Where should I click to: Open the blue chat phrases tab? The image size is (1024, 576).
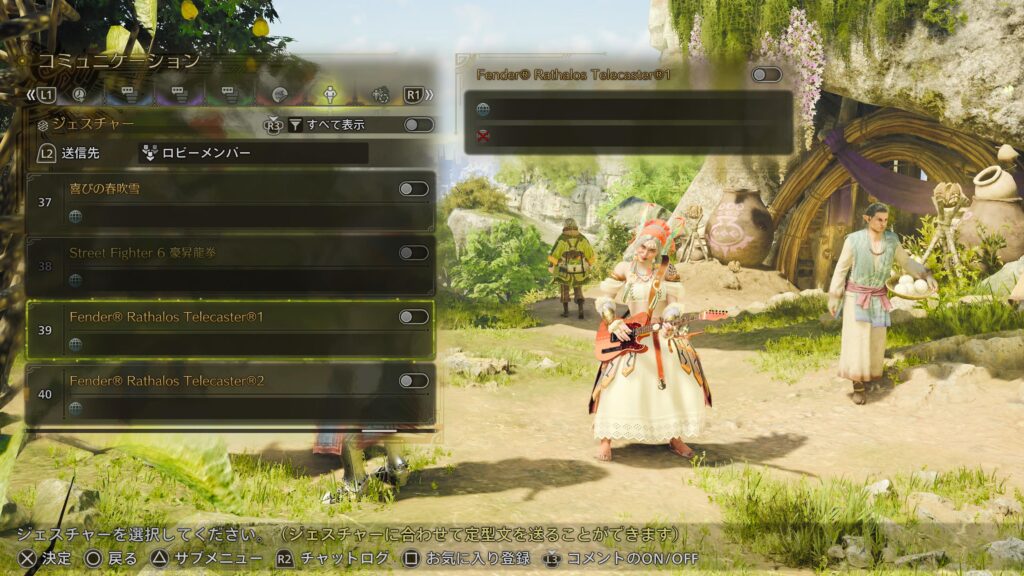point(128,95)
